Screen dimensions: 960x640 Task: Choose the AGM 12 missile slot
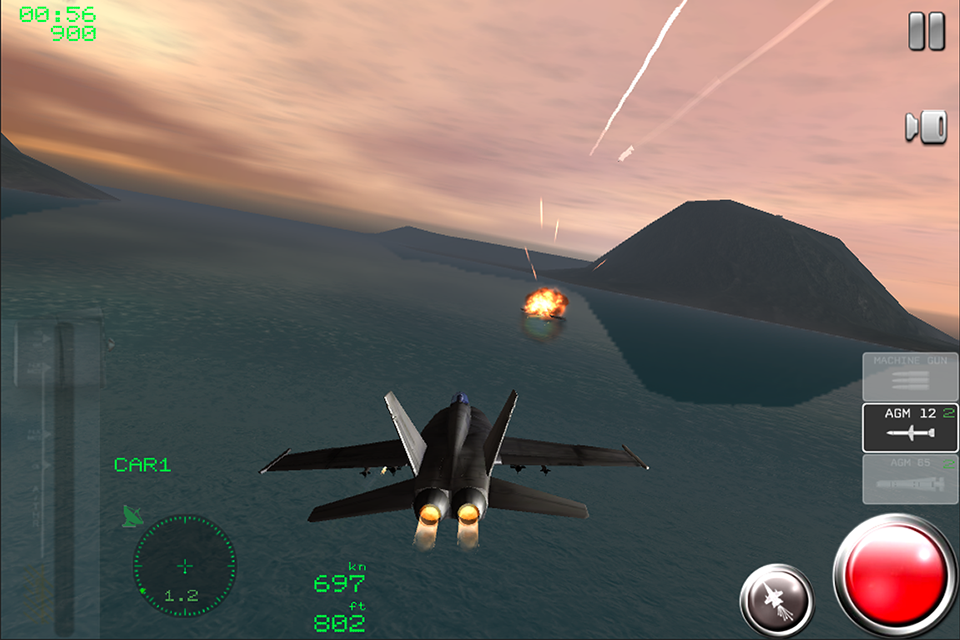(x=910, y=427)
